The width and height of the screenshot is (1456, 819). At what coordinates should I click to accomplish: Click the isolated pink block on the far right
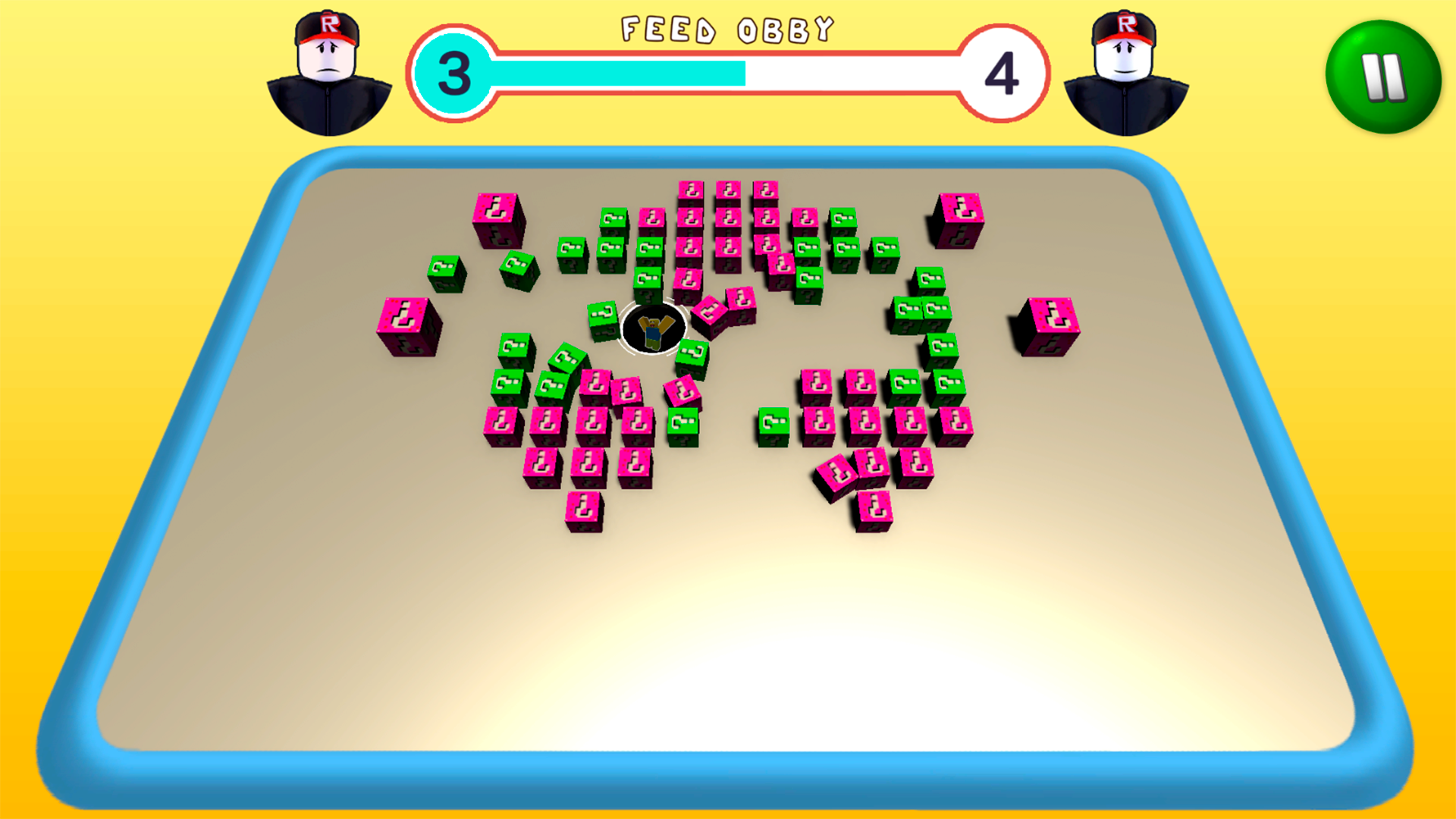coord(1050,325)
